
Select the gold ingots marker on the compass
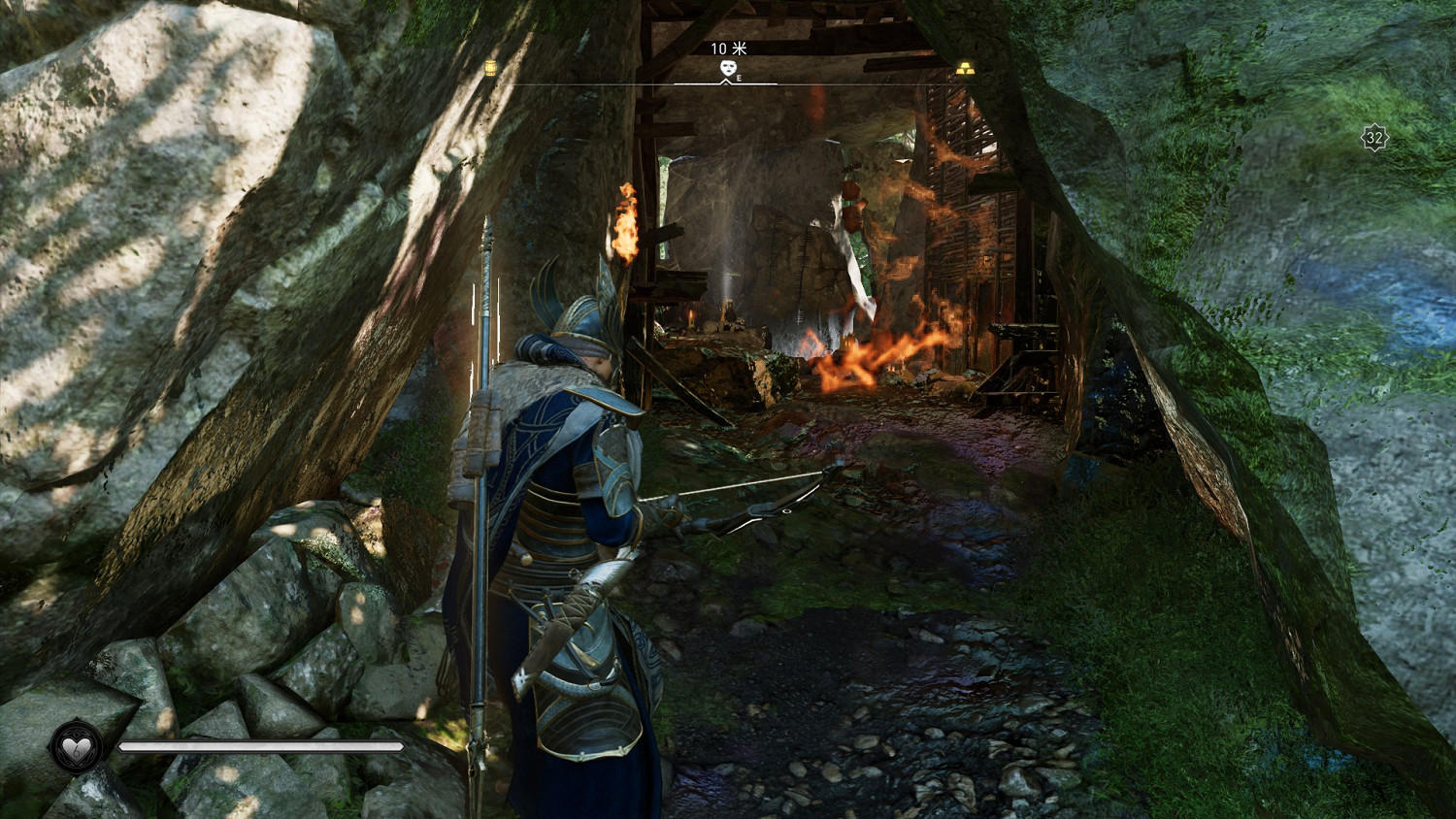point(965,69)
